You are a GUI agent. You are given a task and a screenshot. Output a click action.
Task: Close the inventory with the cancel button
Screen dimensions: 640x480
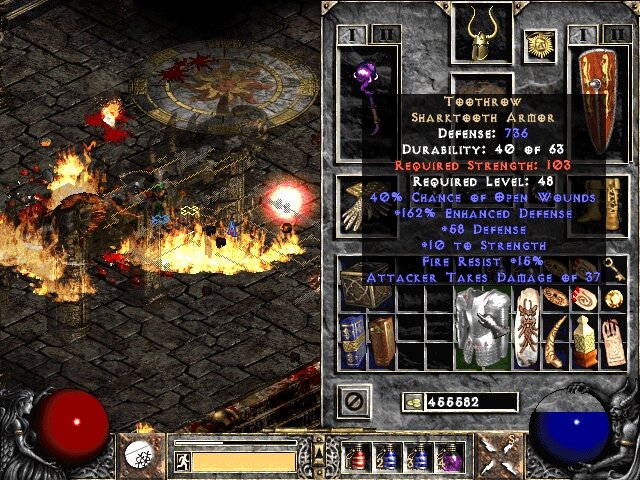pyautogui.click(x=354, y=401)
